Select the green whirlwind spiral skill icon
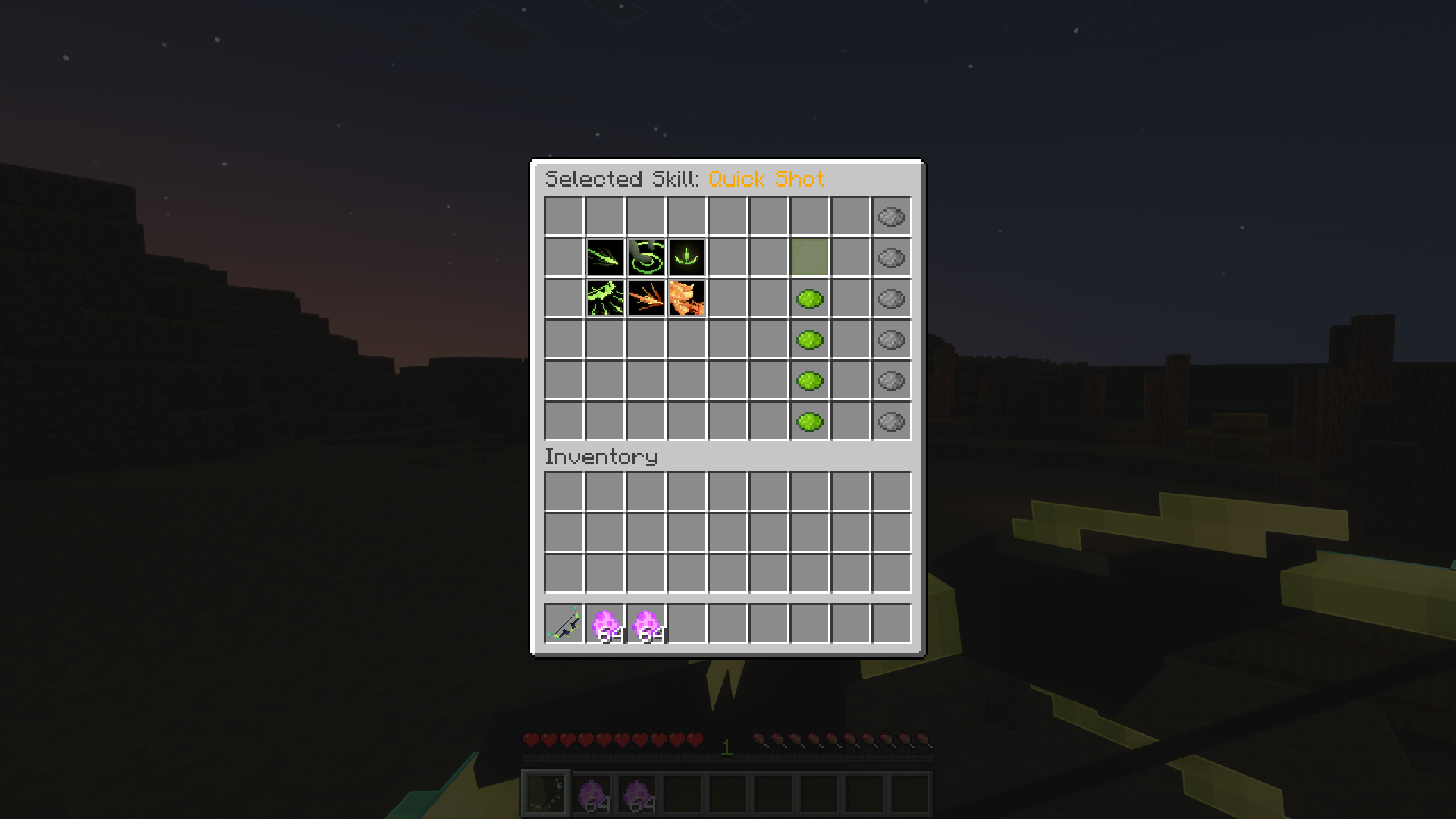The width and height of the screenshot is (1456, 819). (646, 258)
